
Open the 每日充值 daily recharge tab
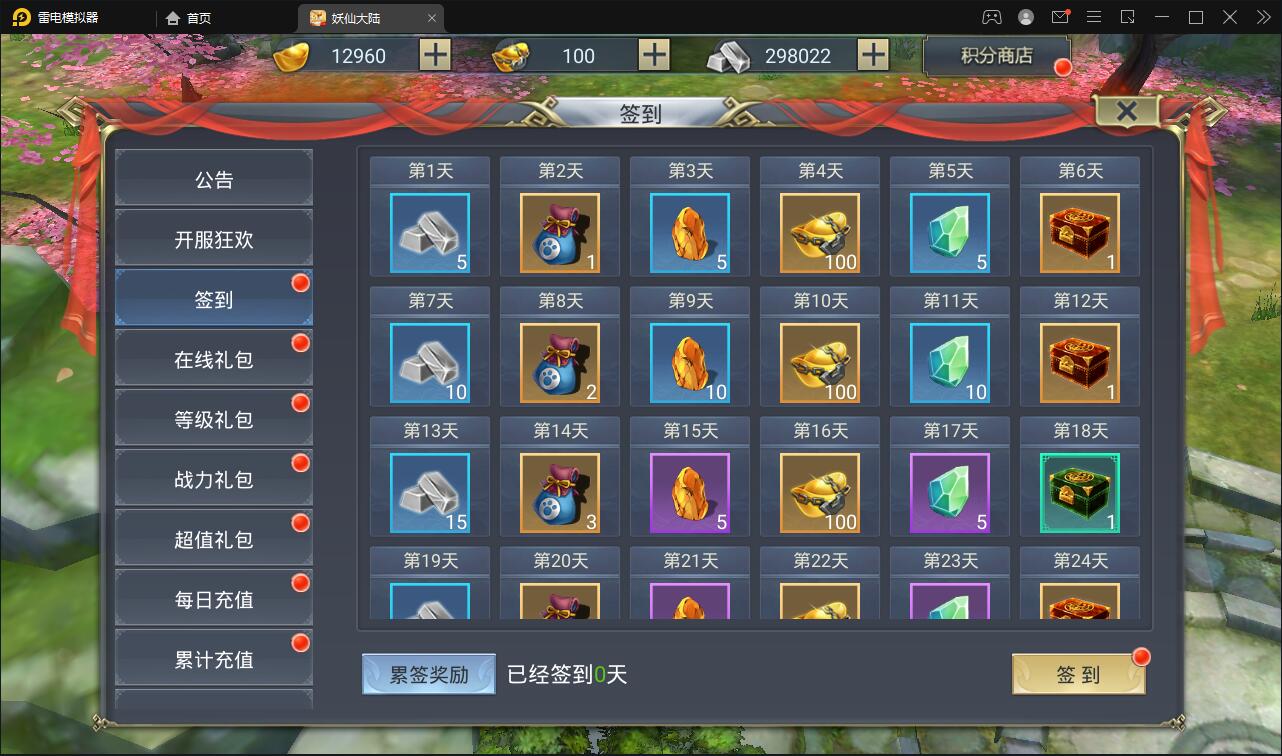(x=213, y=597)
